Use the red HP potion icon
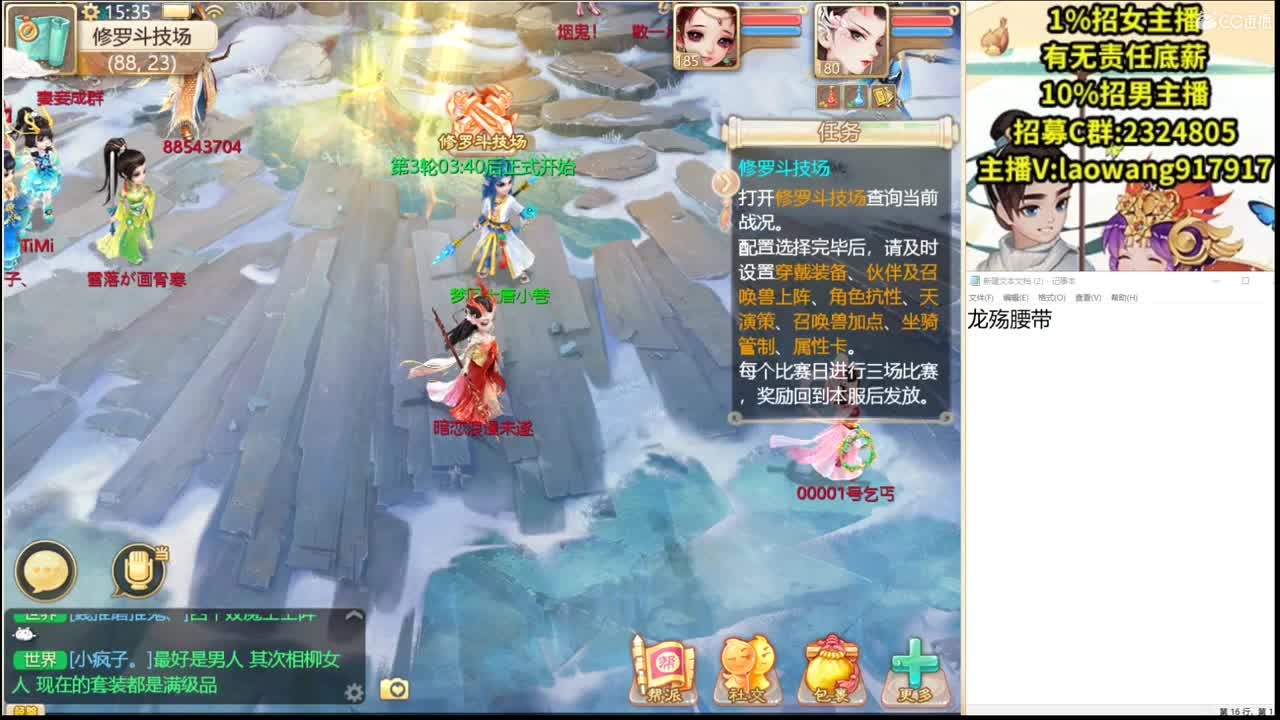 828,97
